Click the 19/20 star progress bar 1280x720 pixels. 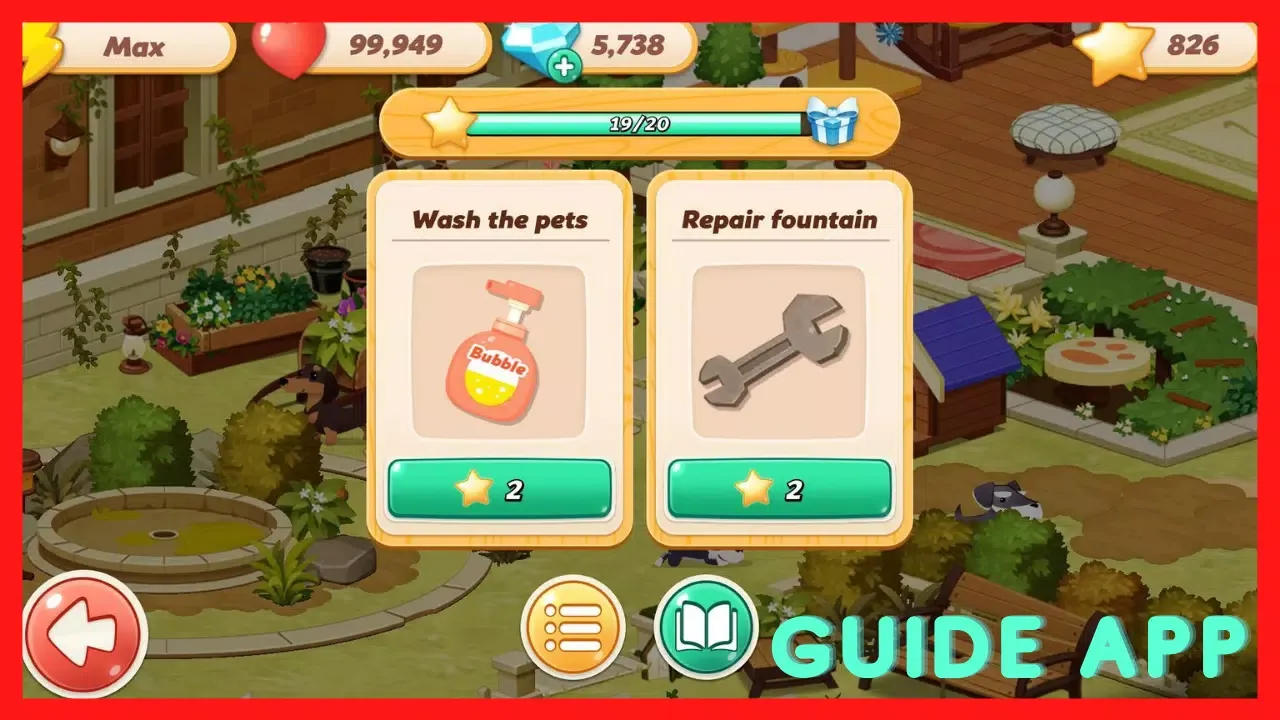point(640,126)
